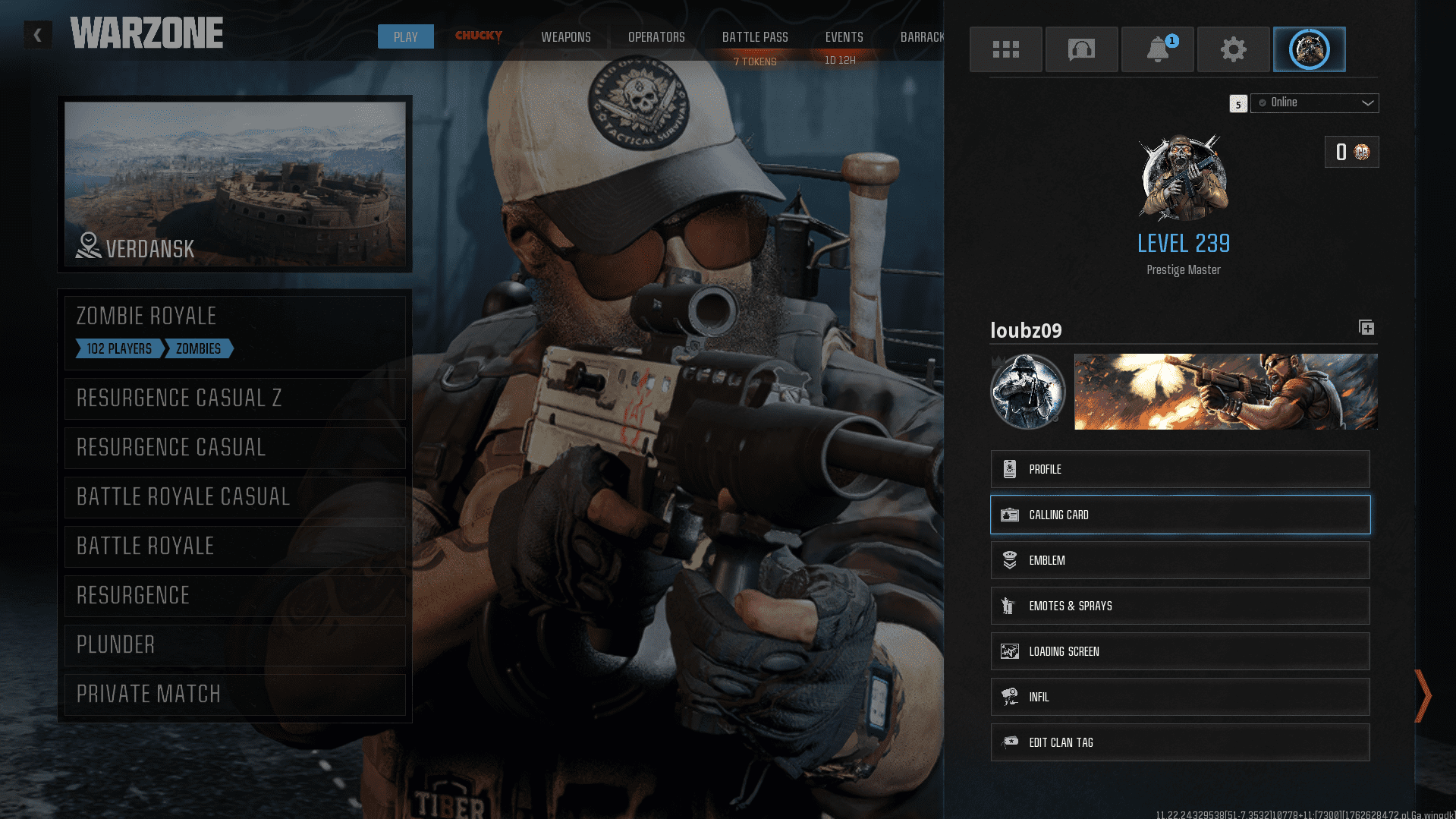
Task: Click the calling card banner thumbnail
Action: pos(1225,391)
